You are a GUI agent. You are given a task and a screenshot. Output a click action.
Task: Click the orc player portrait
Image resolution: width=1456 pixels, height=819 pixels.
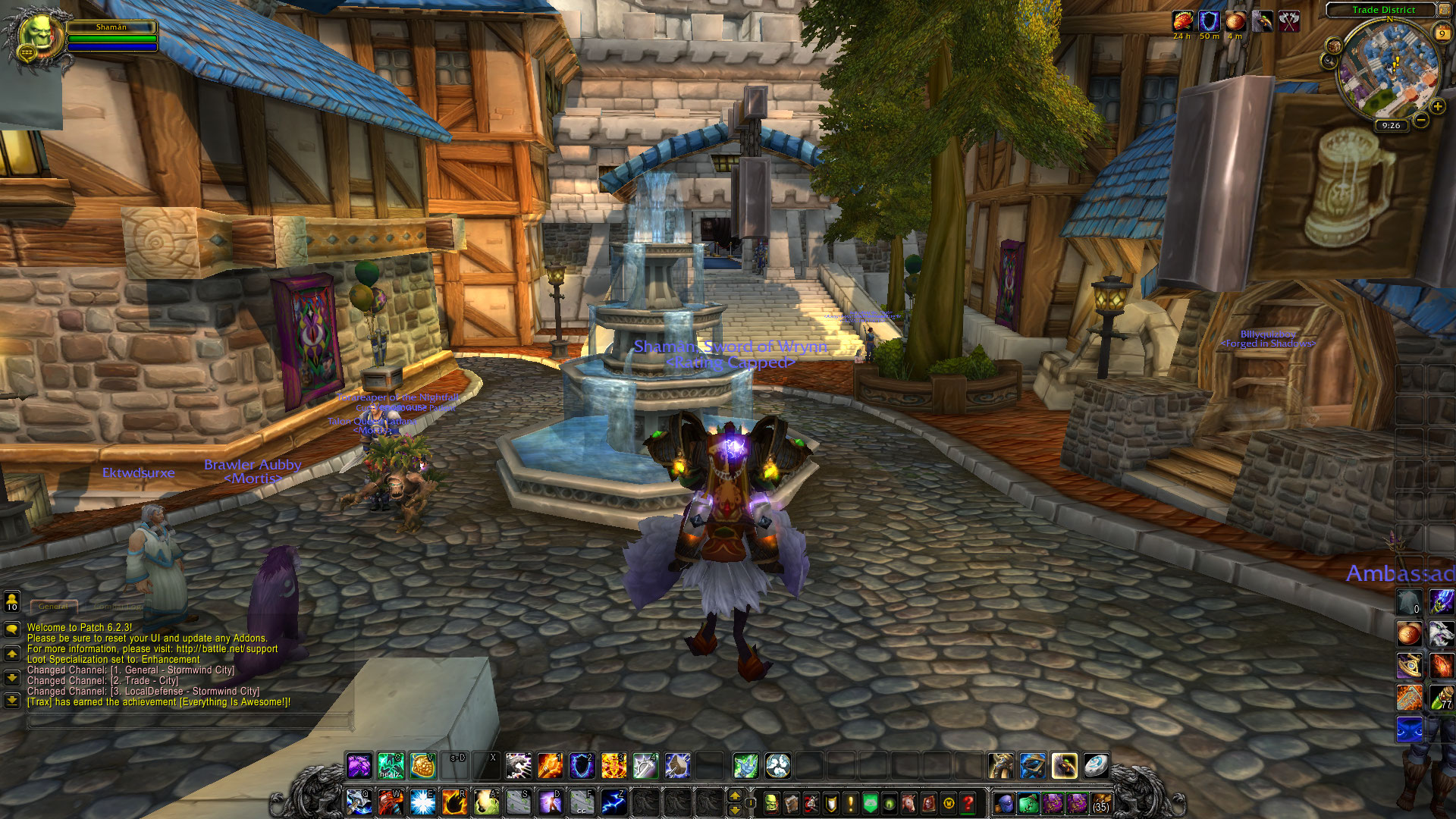tap(34, 34)
